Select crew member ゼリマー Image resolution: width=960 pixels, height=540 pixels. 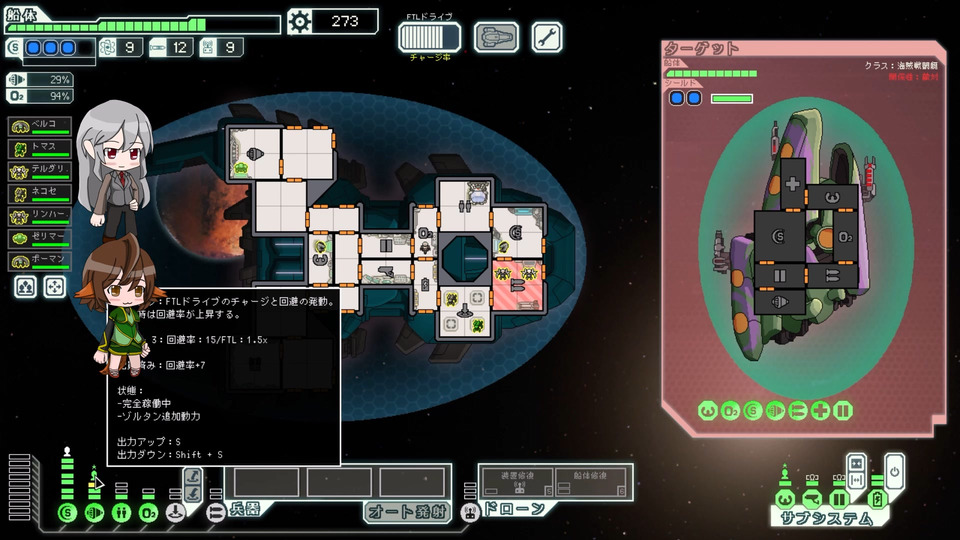pyautogui.click(x=40, y=239)
